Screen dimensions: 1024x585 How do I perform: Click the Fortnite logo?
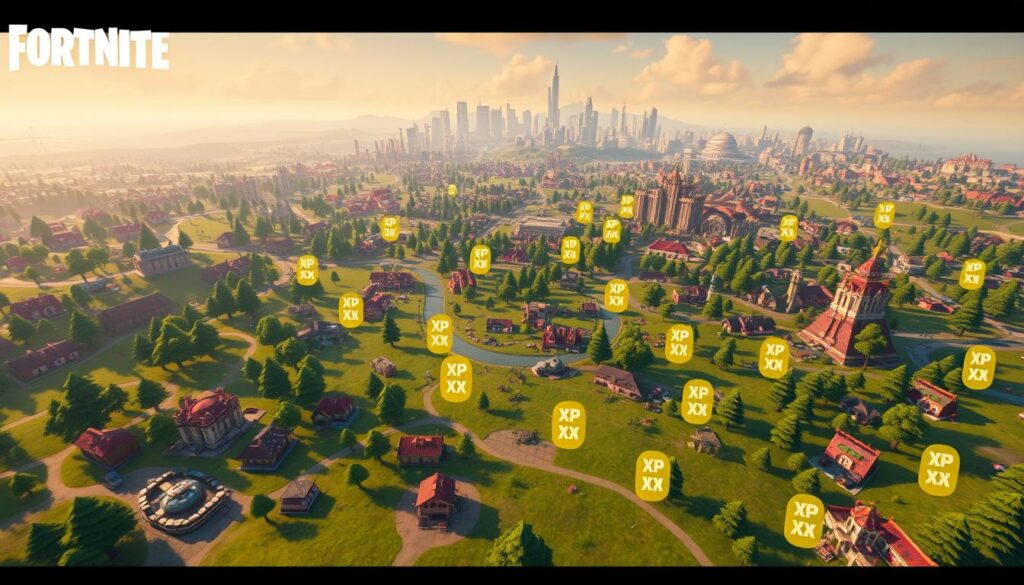click(x=88, y=49)
